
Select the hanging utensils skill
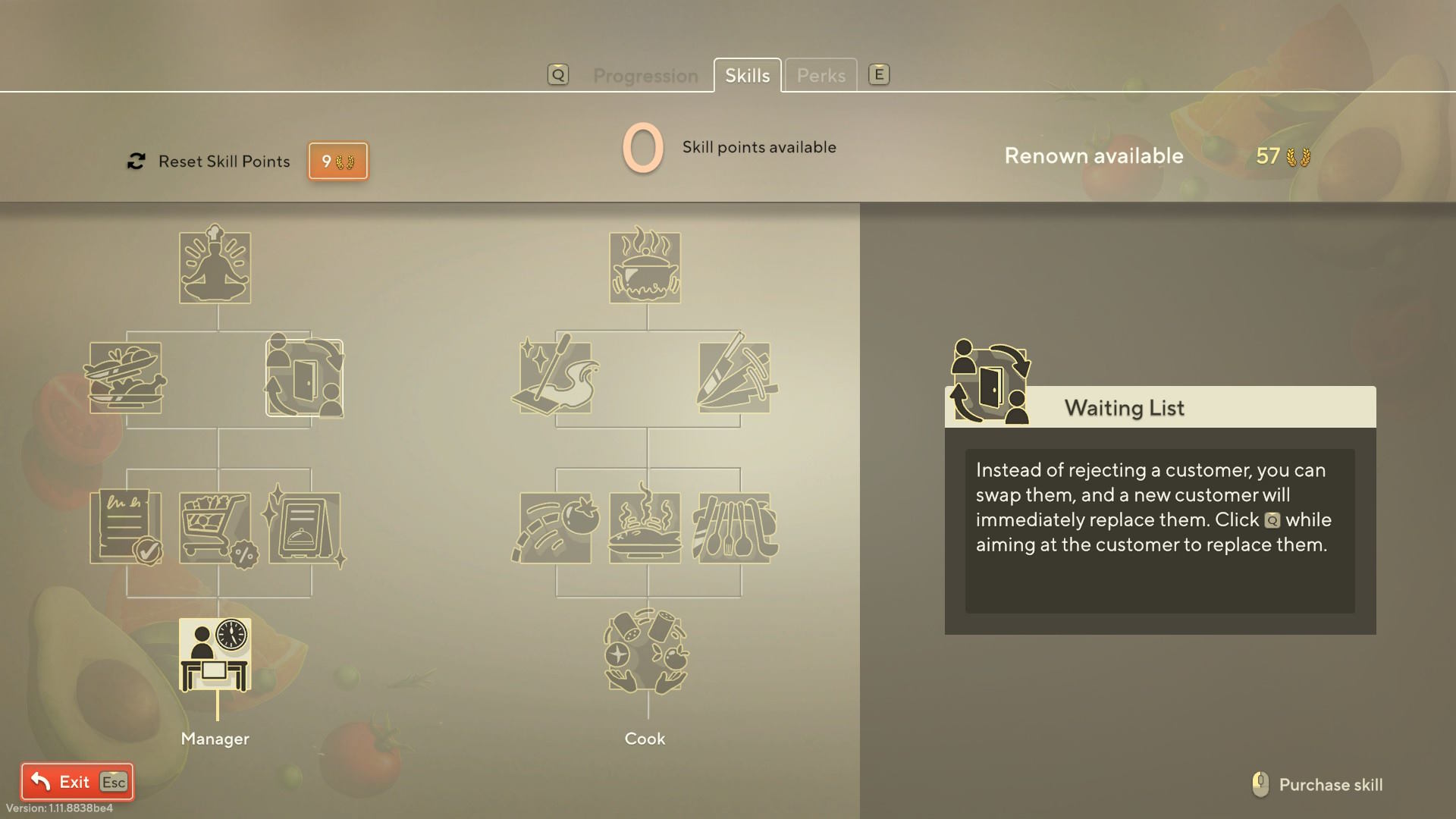[x=734, y=528]
